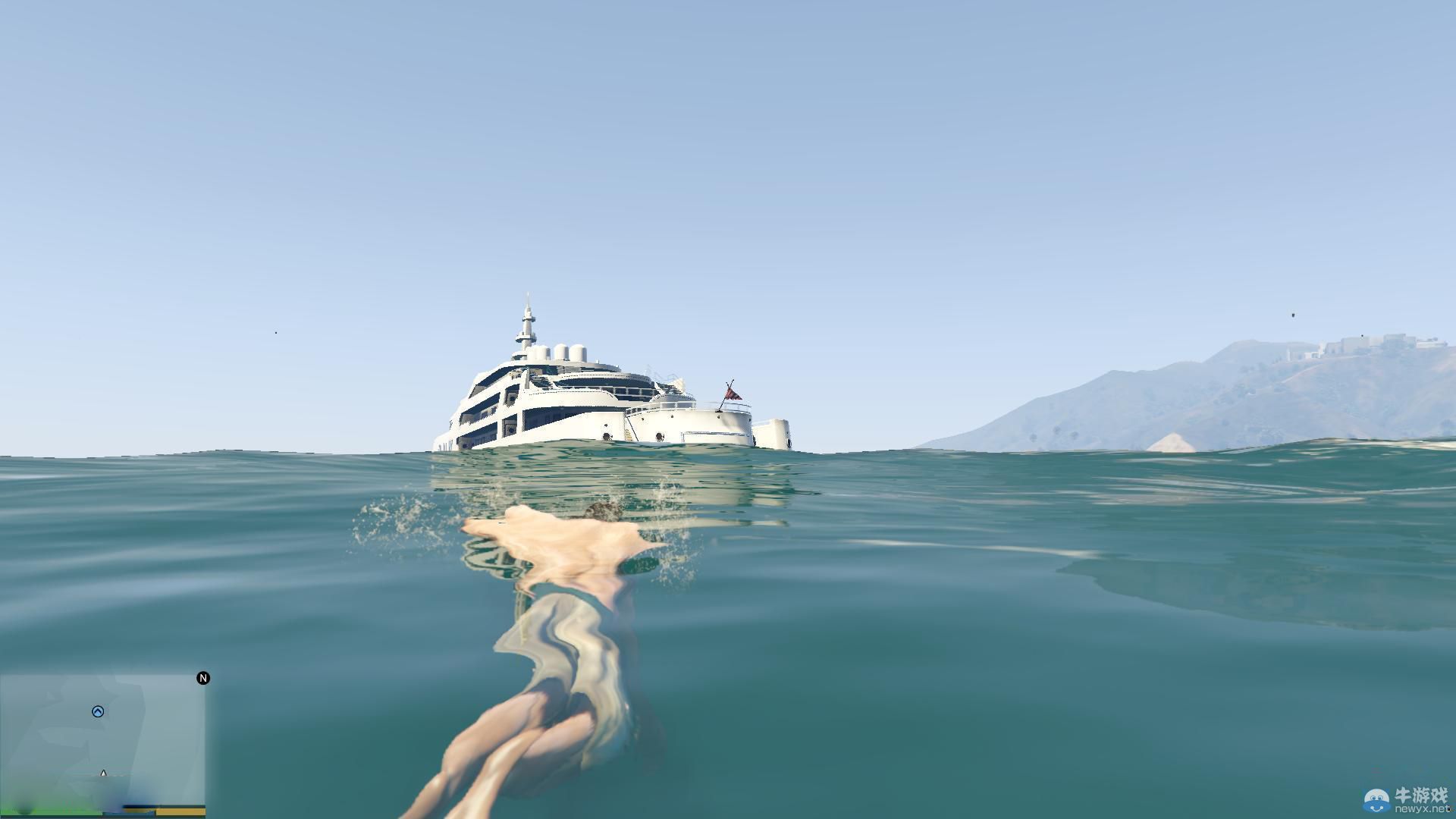The height and width of the screenshot is (819, 1456).
Task: Click the white triangle marker on minimap
Action: click(103, 773)
